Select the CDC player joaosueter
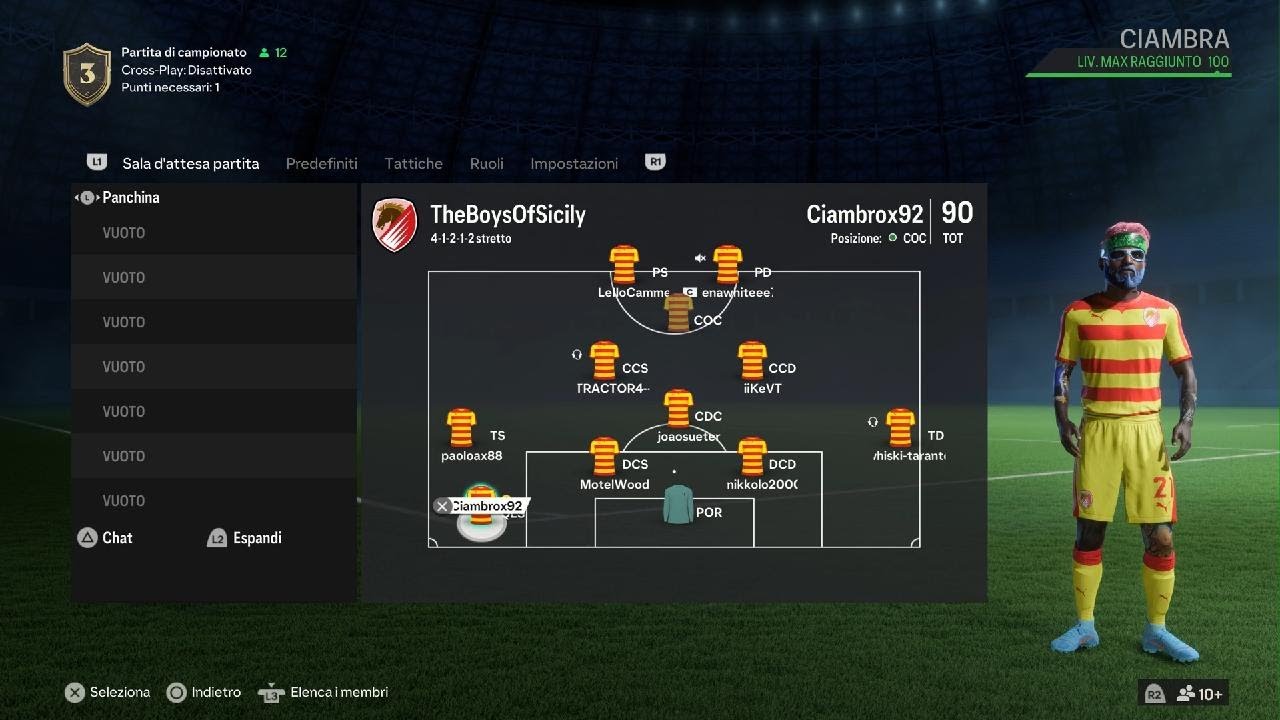 click(678, 409)
